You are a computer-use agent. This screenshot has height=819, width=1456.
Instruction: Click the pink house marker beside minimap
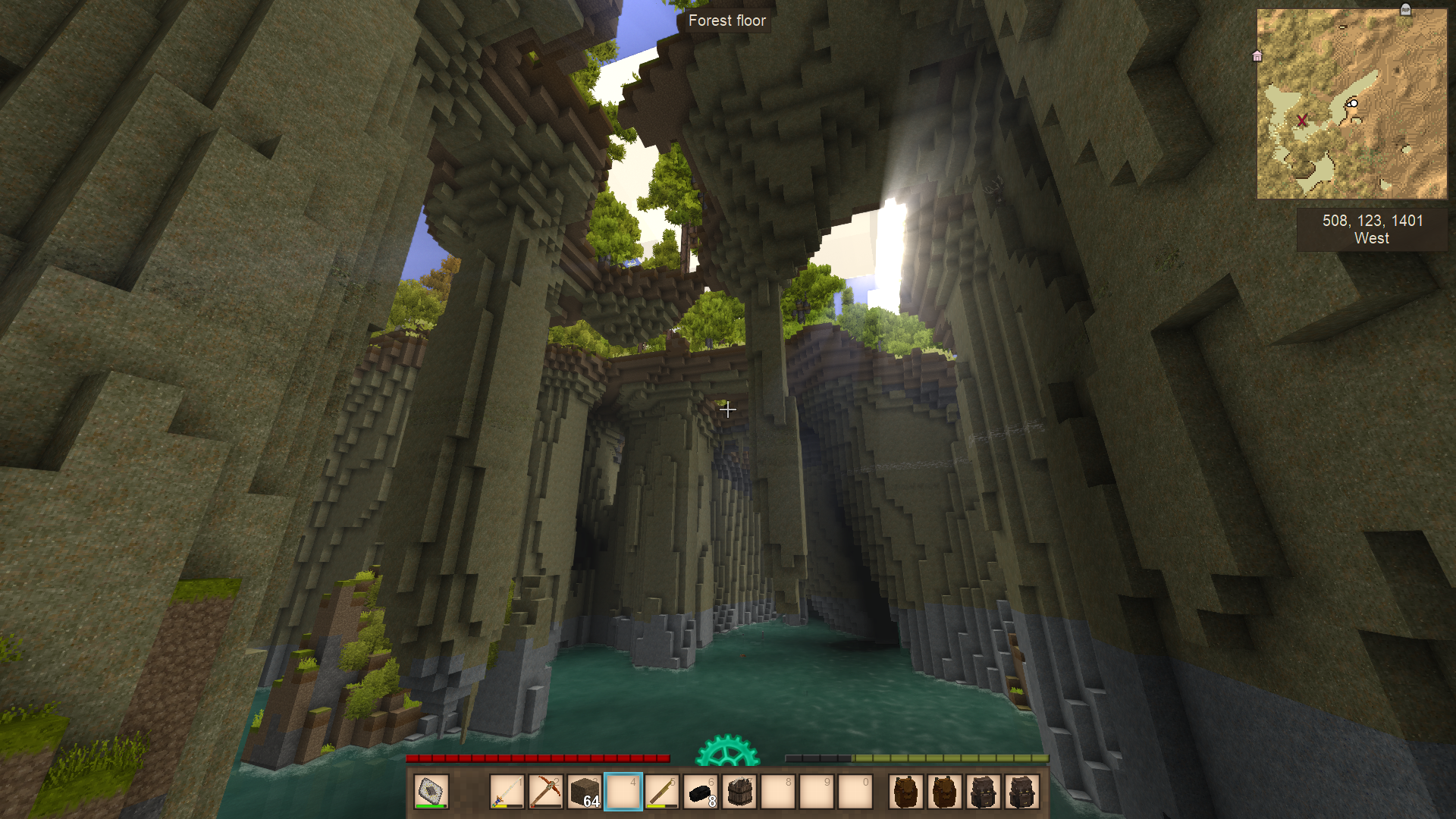coord(1257,56)
